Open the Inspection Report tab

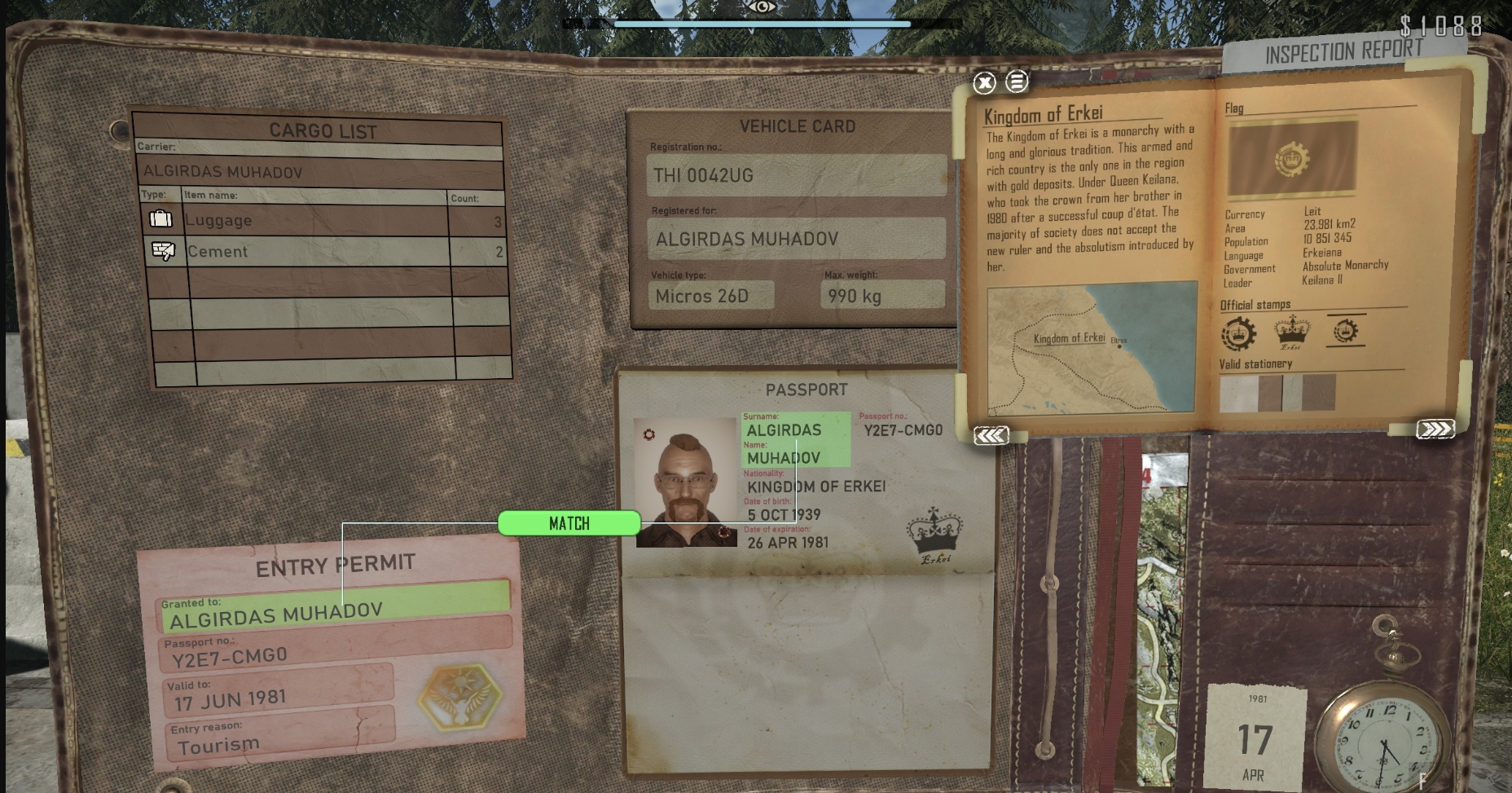tap(1343, 53)
